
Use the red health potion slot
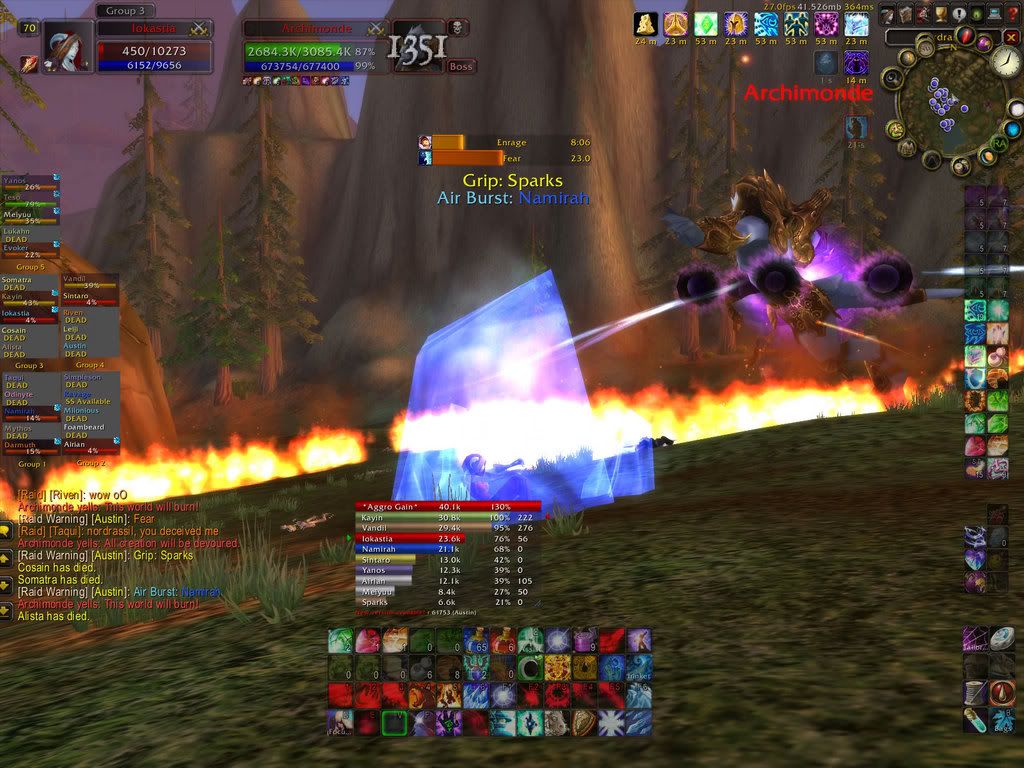point(505,640)
